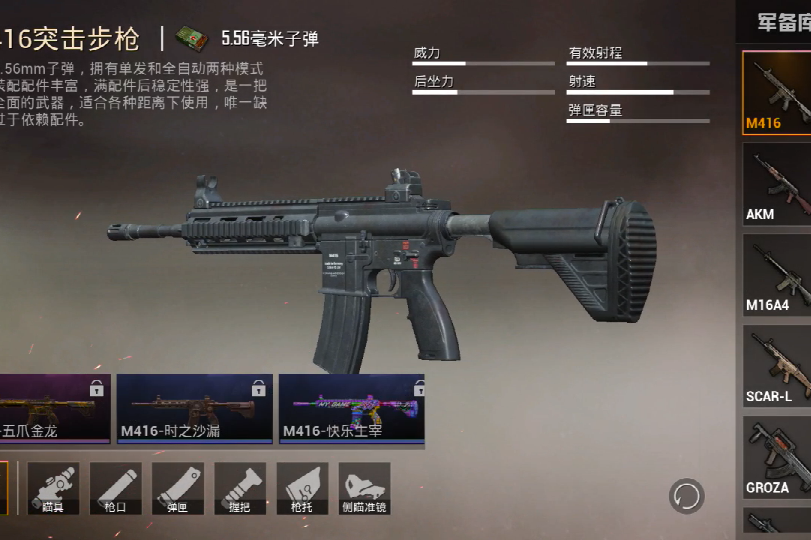
Task: Open the 侧瞄准镜 canted sight slot
Action: [364, 487]
